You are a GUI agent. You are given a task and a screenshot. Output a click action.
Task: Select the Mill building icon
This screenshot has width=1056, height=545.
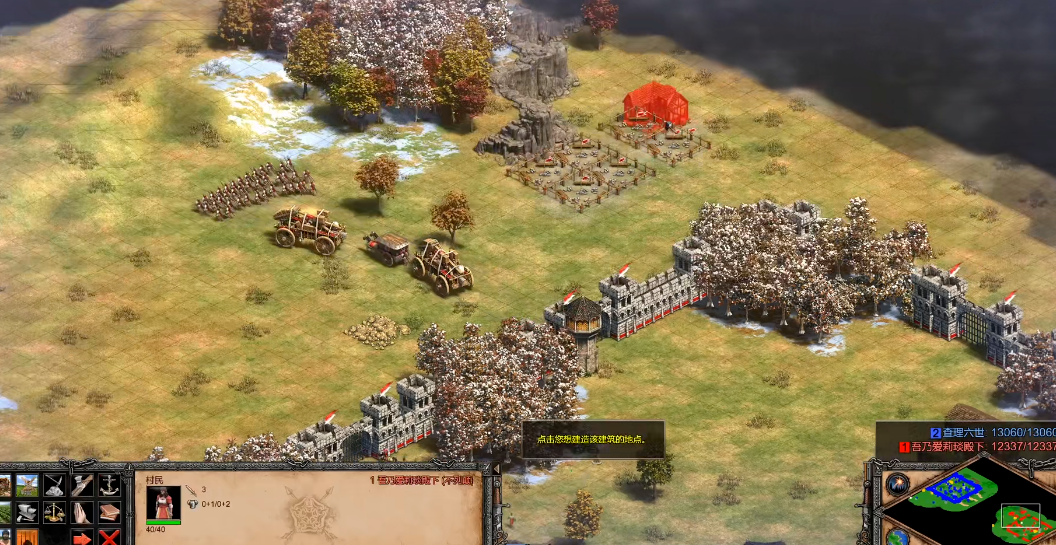27,486
